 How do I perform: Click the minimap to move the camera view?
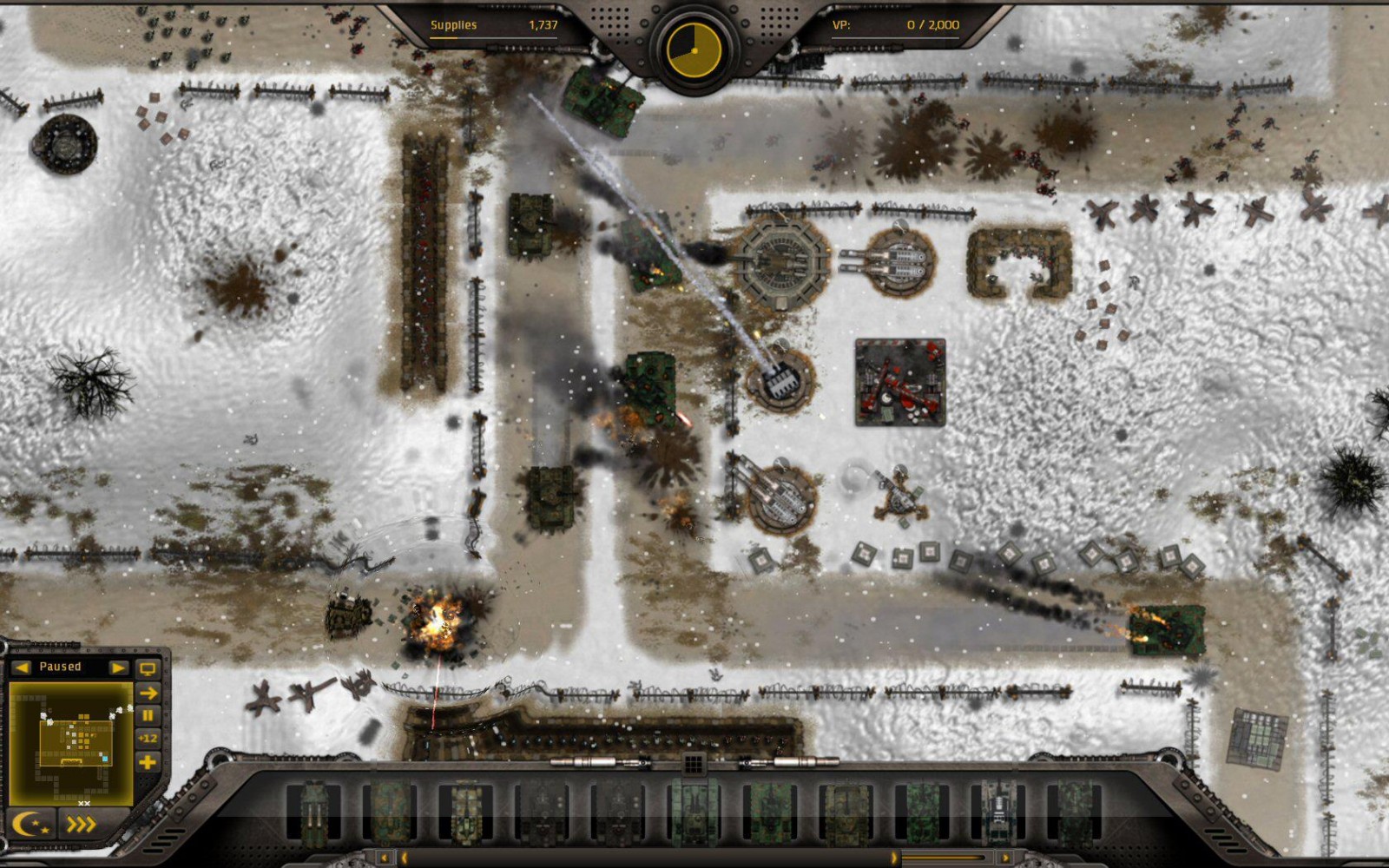(x=74, y=742)
